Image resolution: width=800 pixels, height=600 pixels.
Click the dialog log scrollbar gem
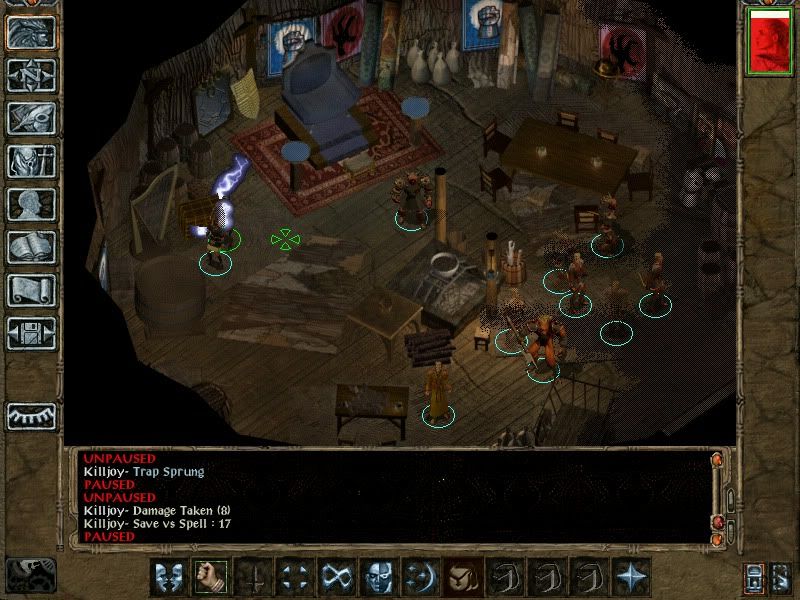(x=716, y=461)
